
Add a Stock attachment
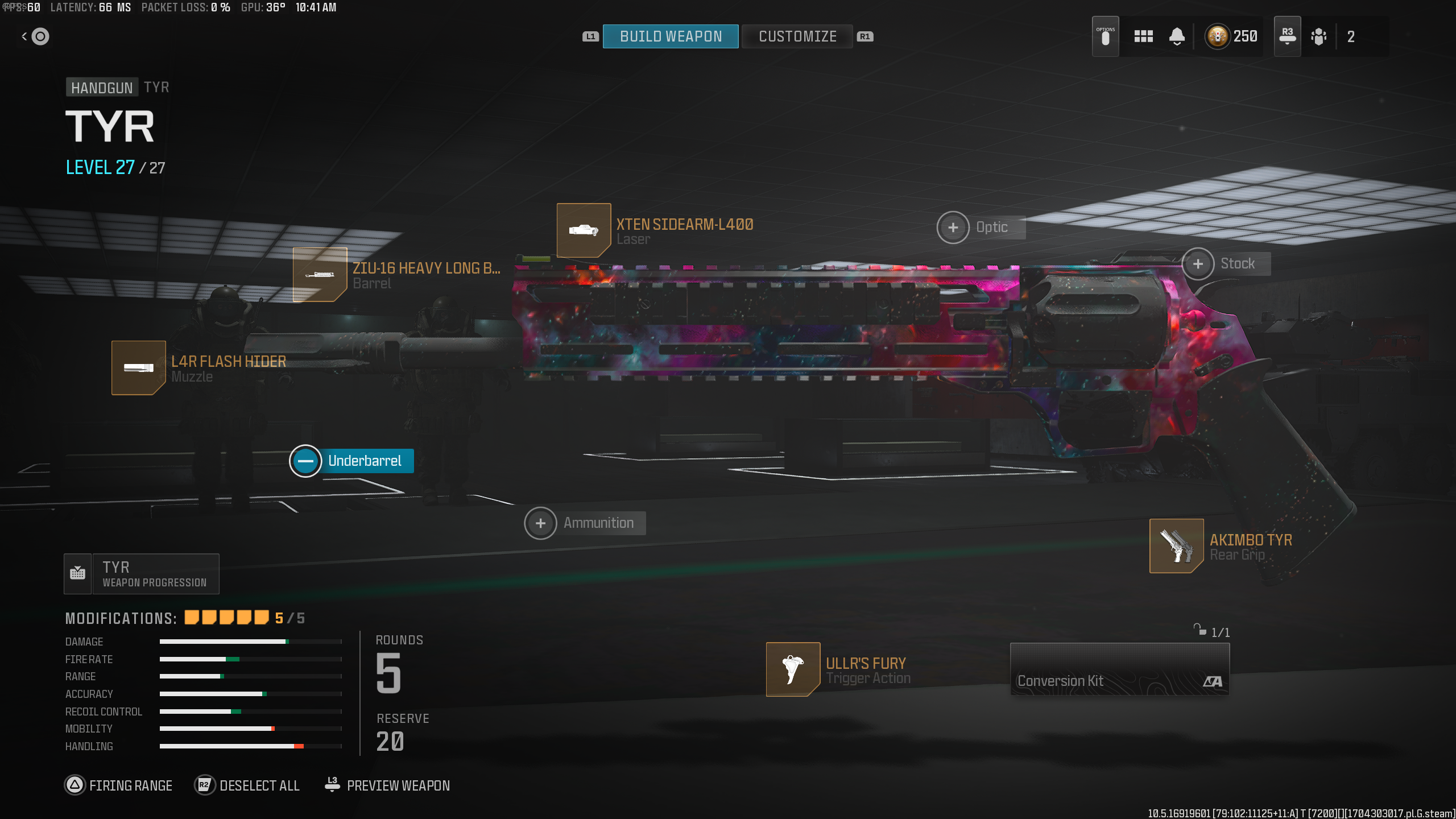[x=1198, y=264]
